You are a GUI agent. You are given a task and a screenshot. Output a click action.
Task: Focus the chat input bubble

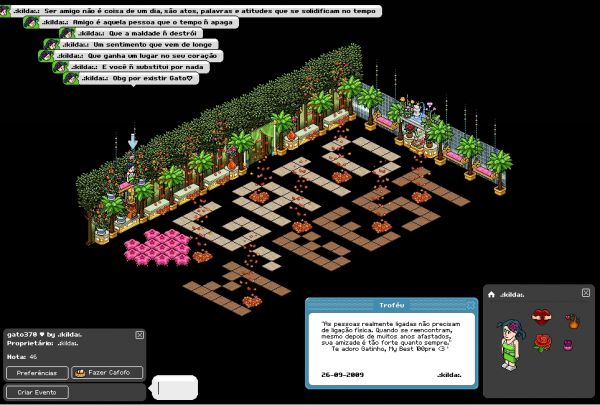click(x=177, y=387)
